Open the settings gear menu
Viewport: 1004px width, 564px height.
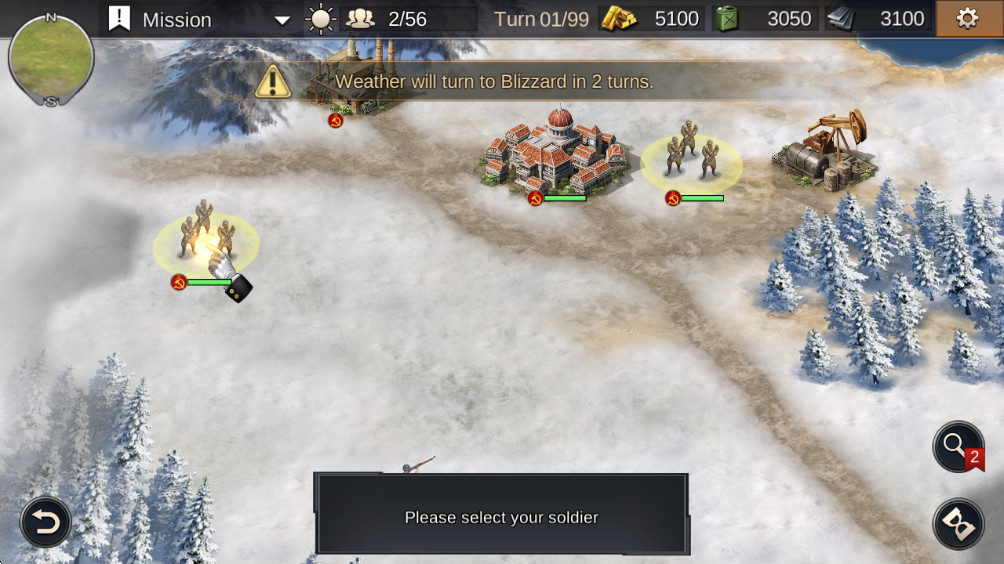point(967,19)
